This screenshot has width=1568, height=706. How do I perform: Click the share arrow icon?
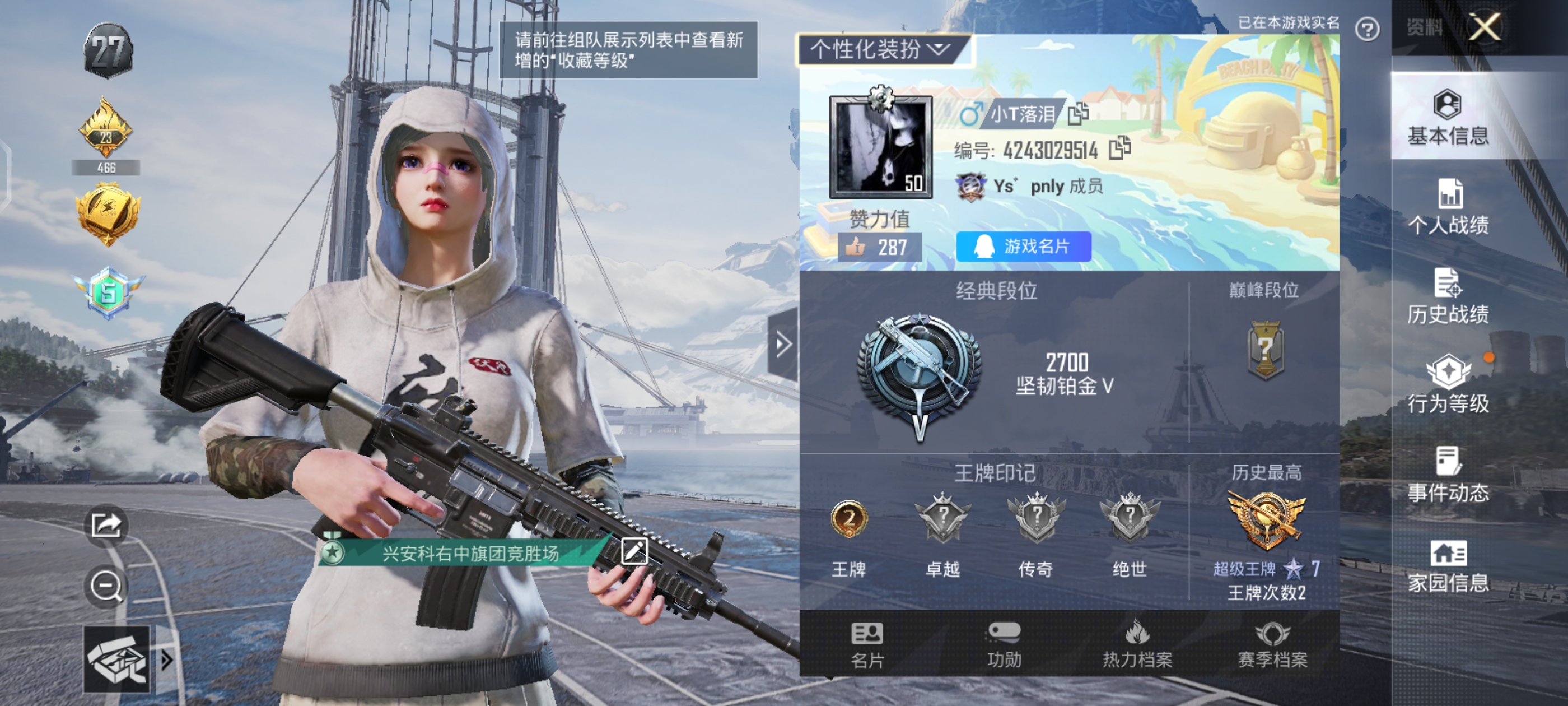(x=106, y=525)
